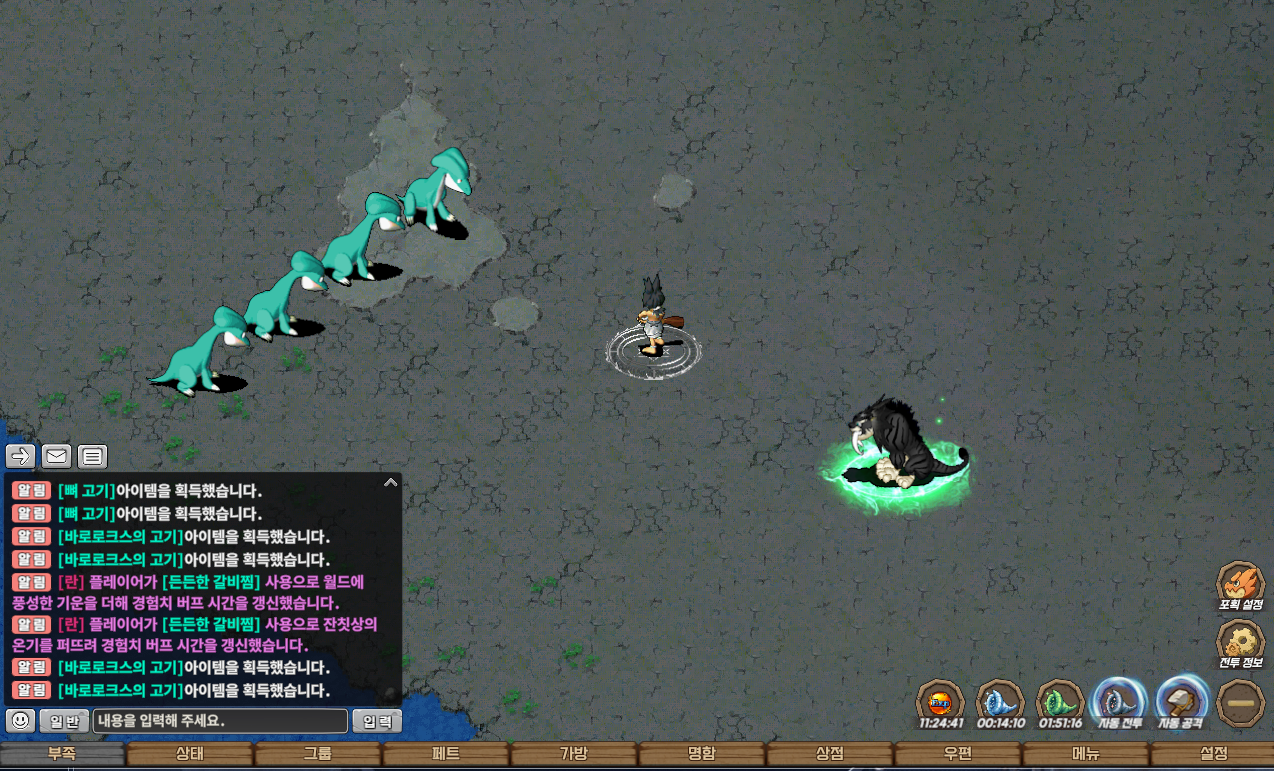
Task: Check the 우편 (mail) menu
Action: [x=958, y=754]
